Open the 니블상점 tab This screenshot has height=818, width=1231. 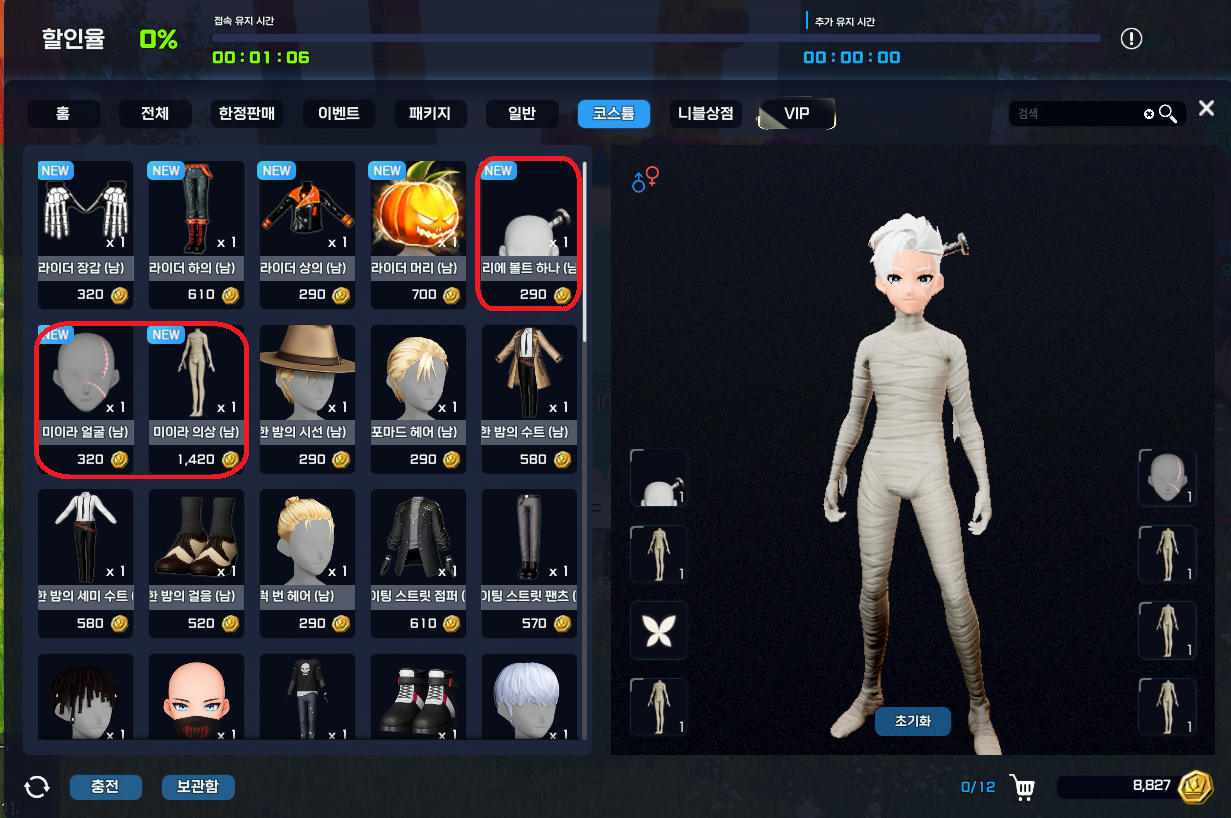point(706,114)
